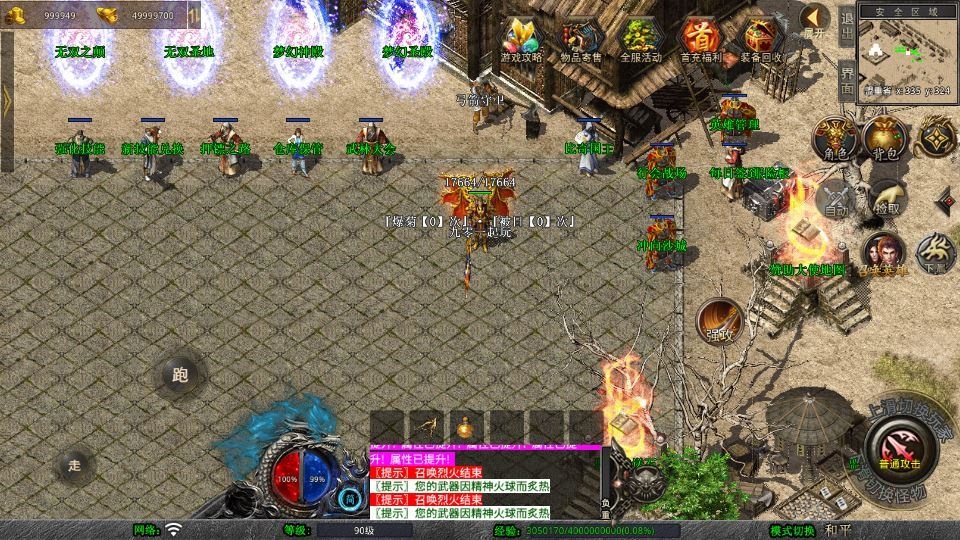960x540 pixels.
Task: Open the 背包 backpack
Action: pyautogui.click(x=884, y=138)
